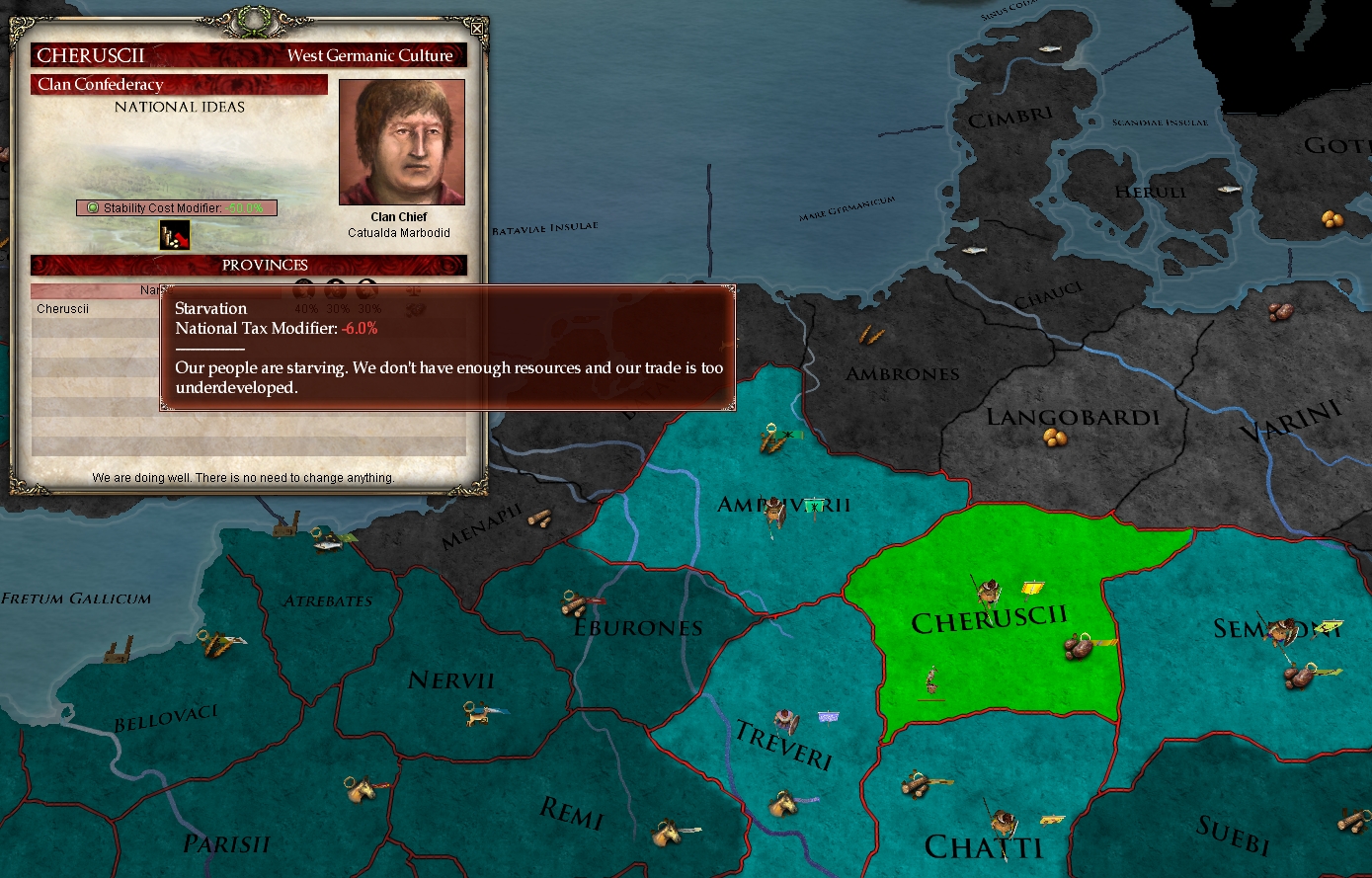Click the slaves portrait above the rightmost 30% column
The width and height of the screenshot is (1372, 878).
tap(367, 289)
